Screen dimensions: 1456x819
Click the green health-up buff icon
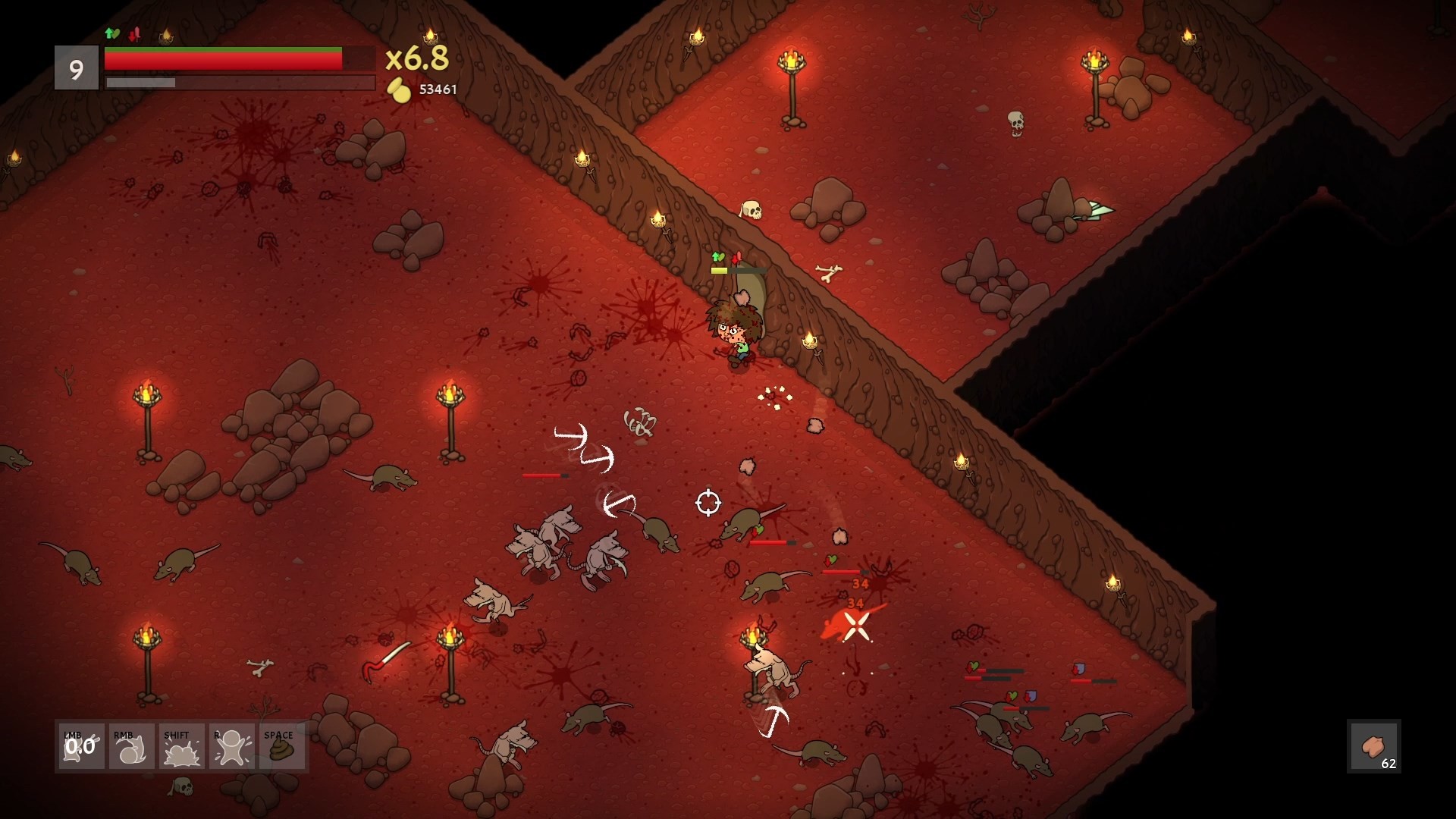coord(112,33)
